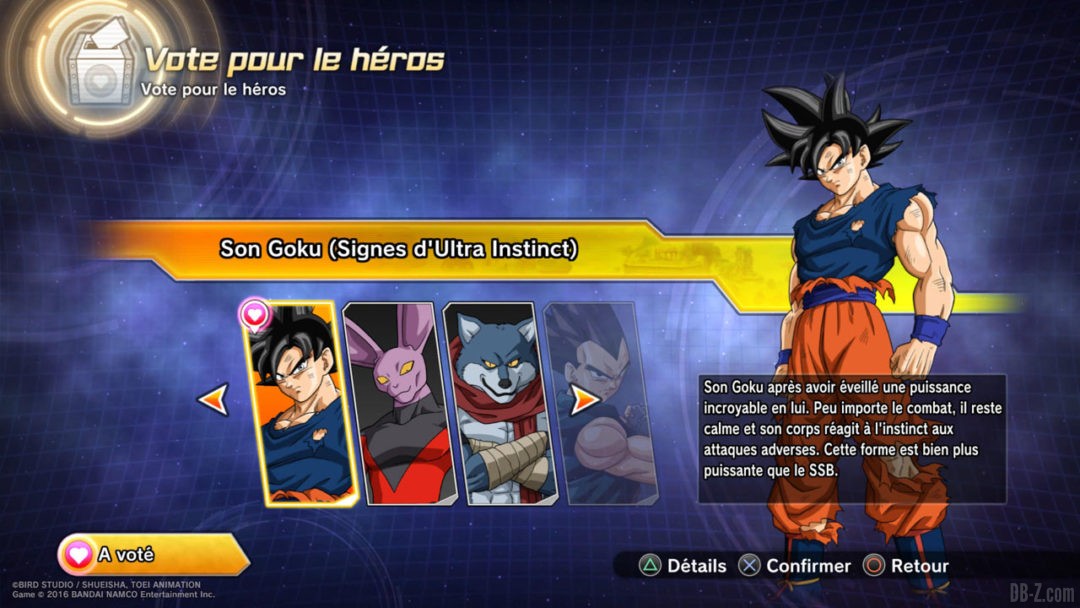Select the faded Vegeta character card
Image resolution: width=1080 pixels, height=608 pixels.
click(600, 402)
